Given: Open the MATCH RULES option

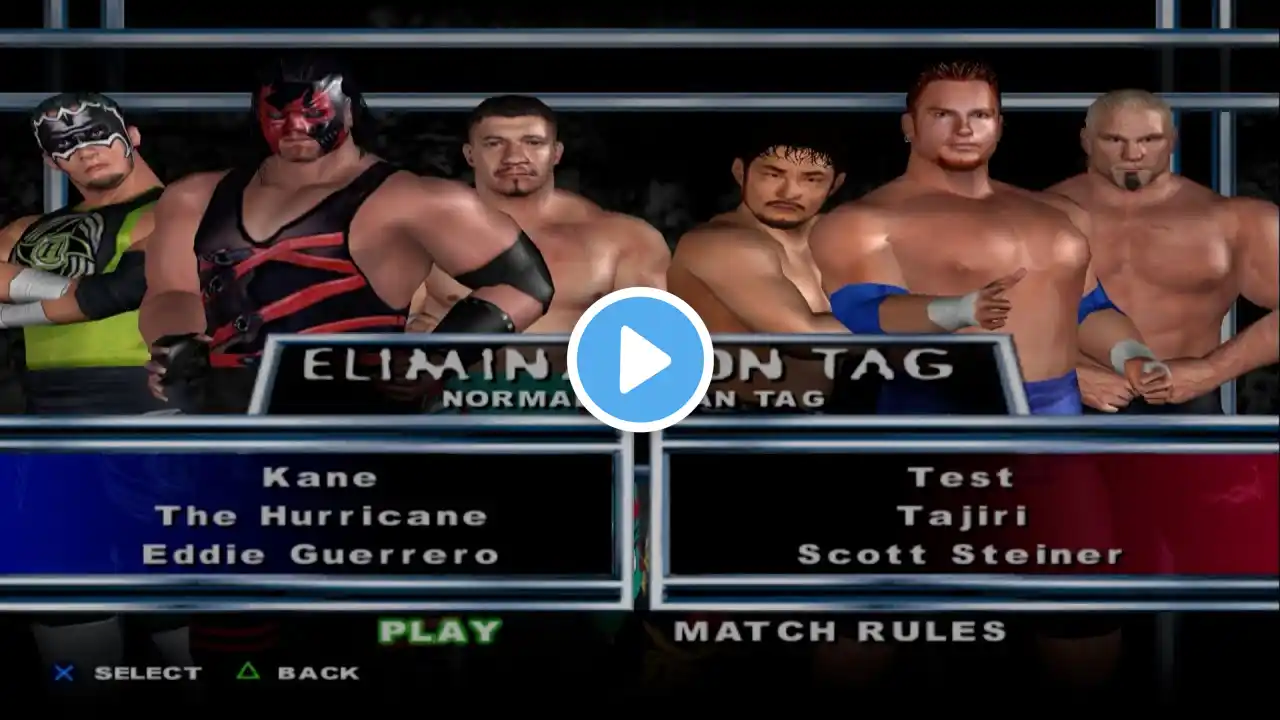Looking at the screenshot, I should coord(840,631).
